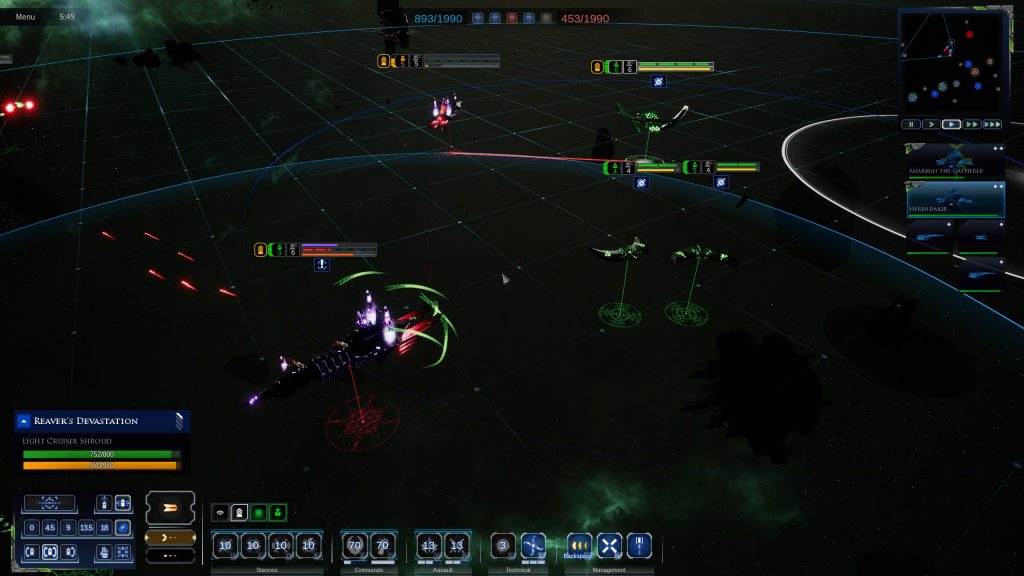1024x576 pixels.
Task: Click the tactical minimap
Action: [x=950, y=62]
